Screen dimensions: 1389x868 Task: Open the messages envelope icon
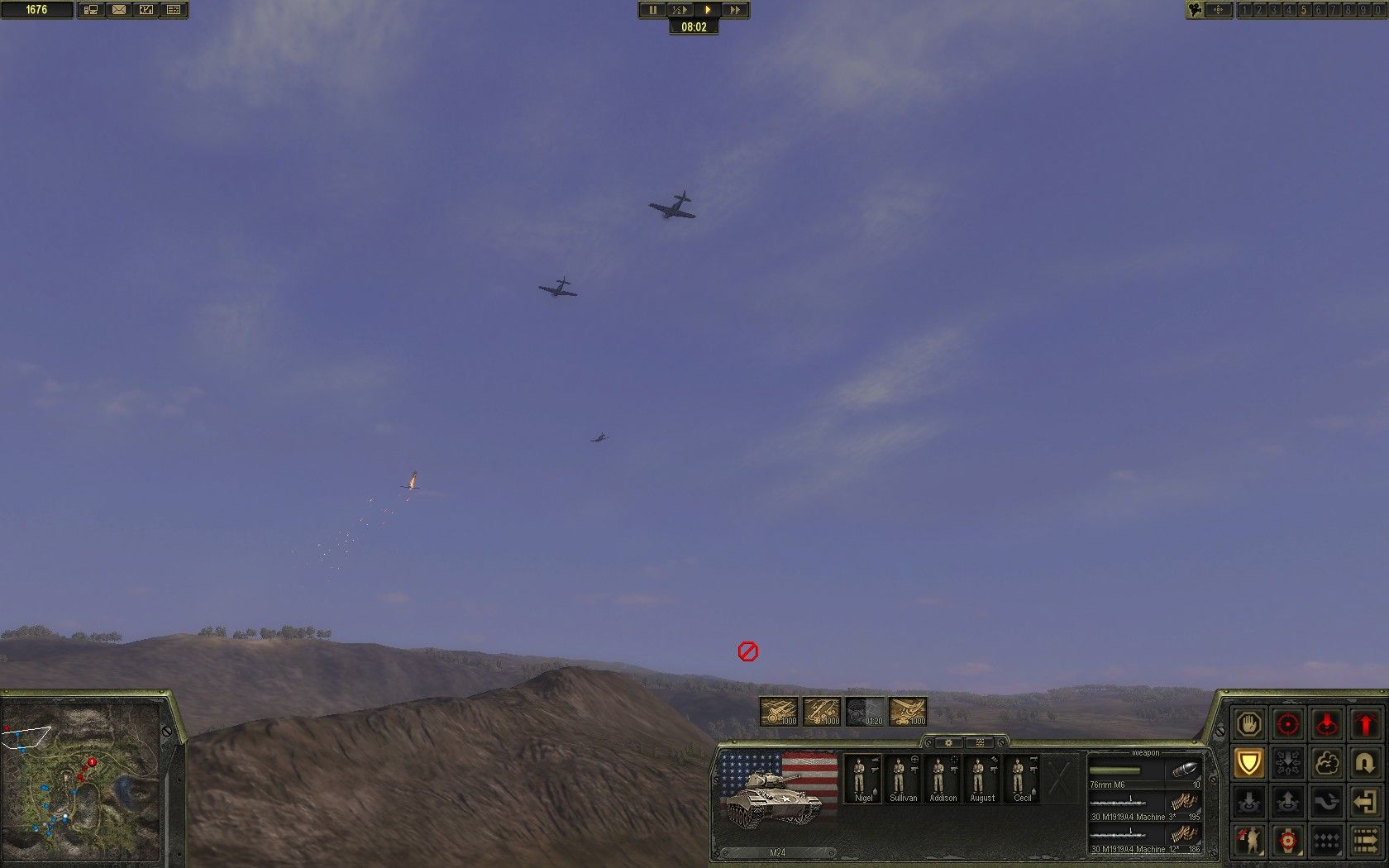pos(119,9)
